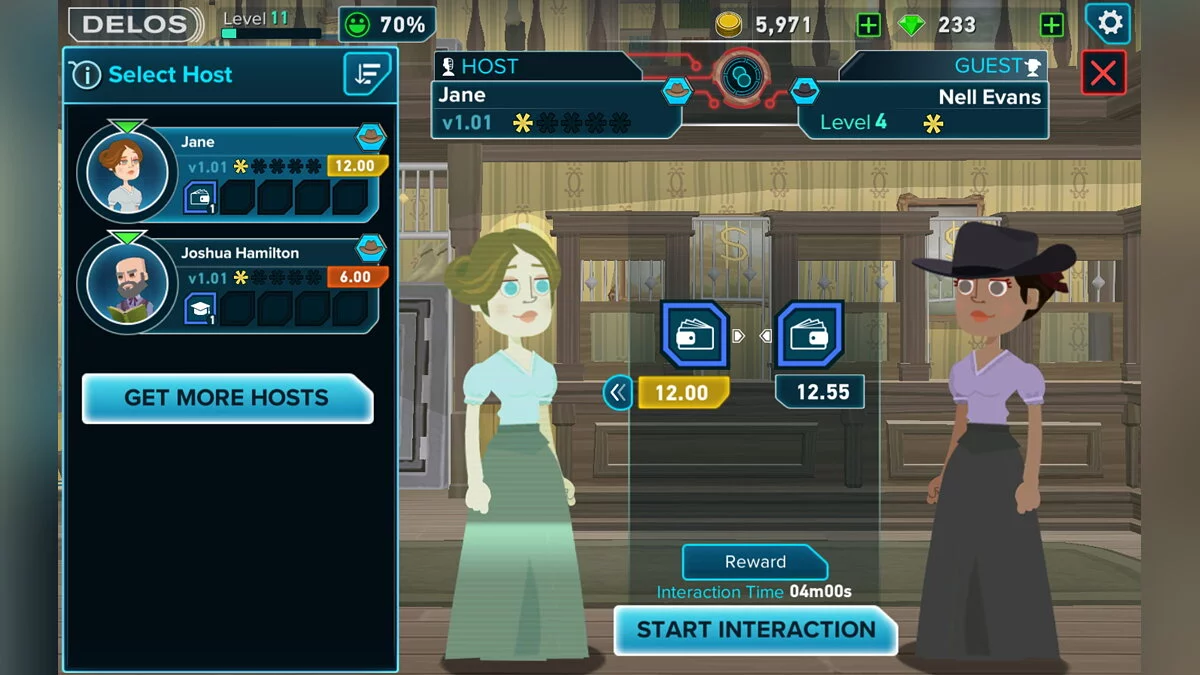
Task: Add more gold coins with the plus button
Action: coord(868,25)
